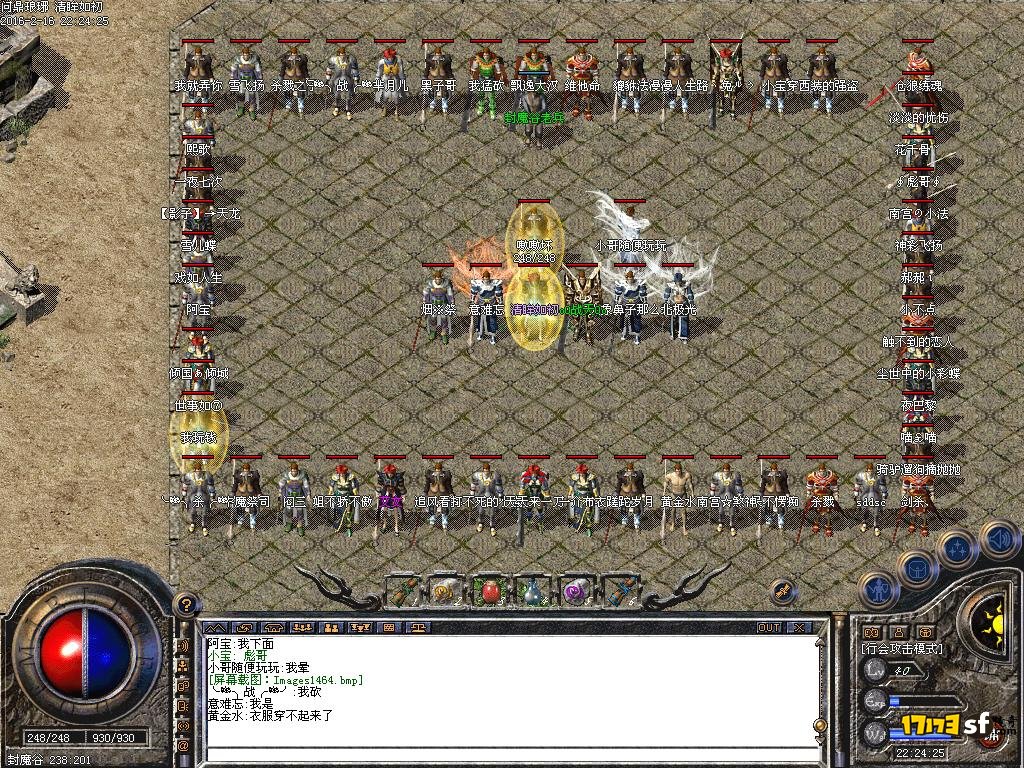Click the satellite icon button right of belt
1024x768 pixels.
pos(785,591)
